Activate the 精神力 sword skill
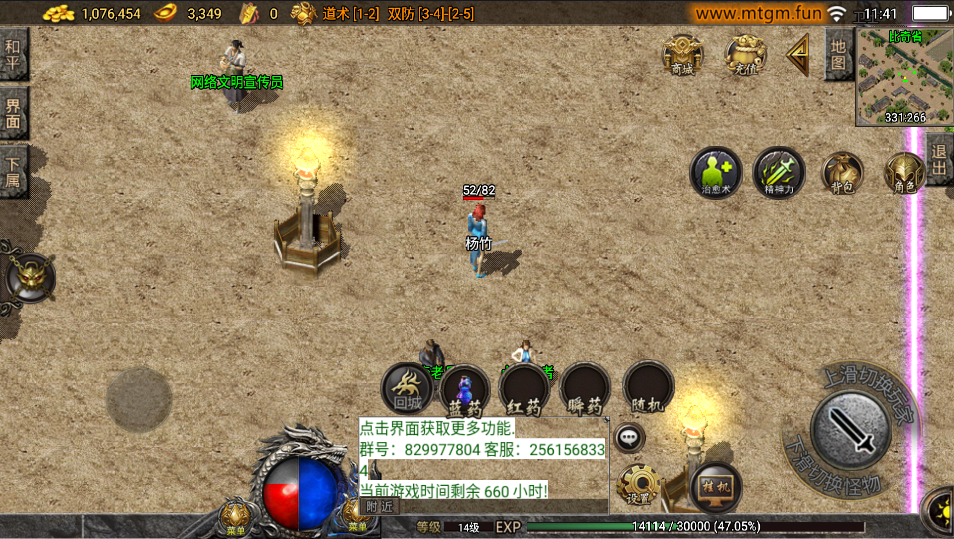Viewport: 954px width, 539px height. [x=779, y=172]
